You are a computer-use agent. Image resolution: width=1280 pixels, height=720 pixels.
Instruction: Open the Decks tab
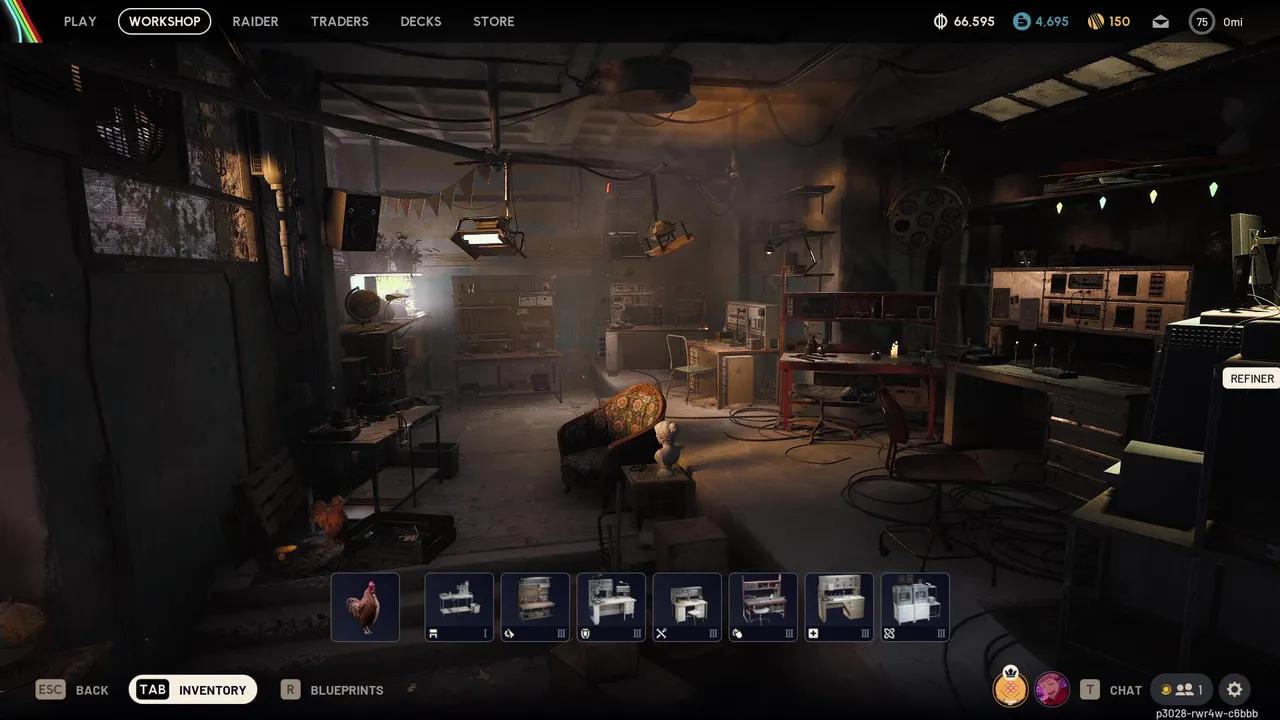coord(421,21)
